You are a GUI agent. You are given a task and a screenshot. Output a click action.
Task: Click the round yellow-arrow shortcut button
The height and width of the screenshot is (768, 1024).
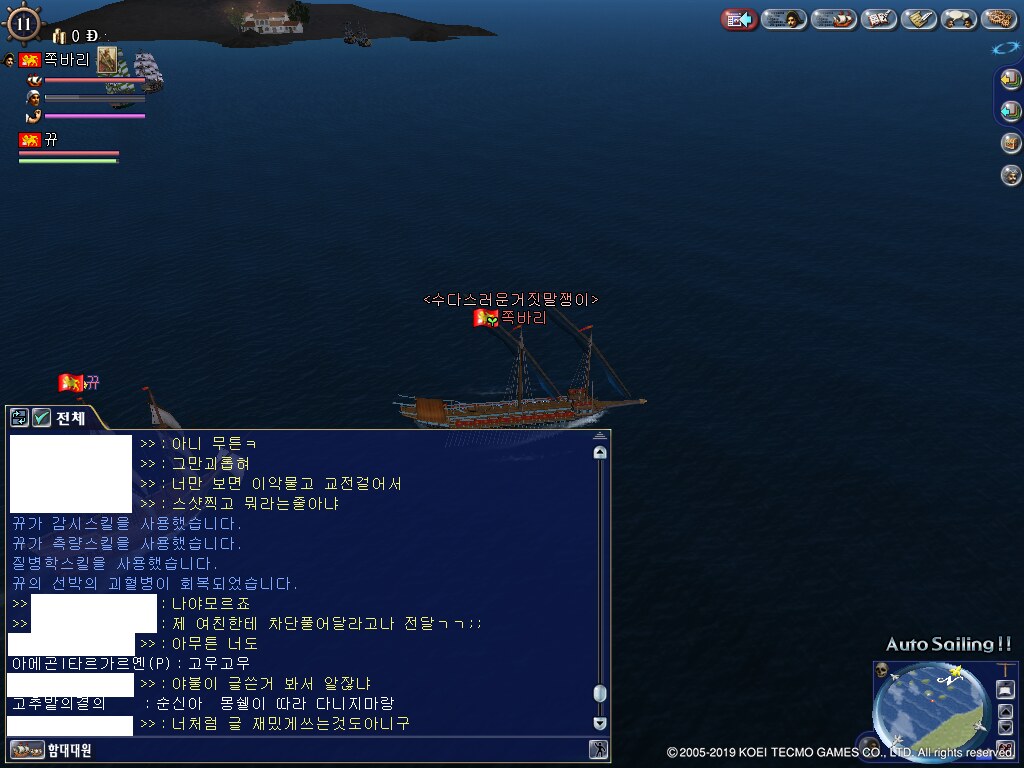[x=1011, y=79]
